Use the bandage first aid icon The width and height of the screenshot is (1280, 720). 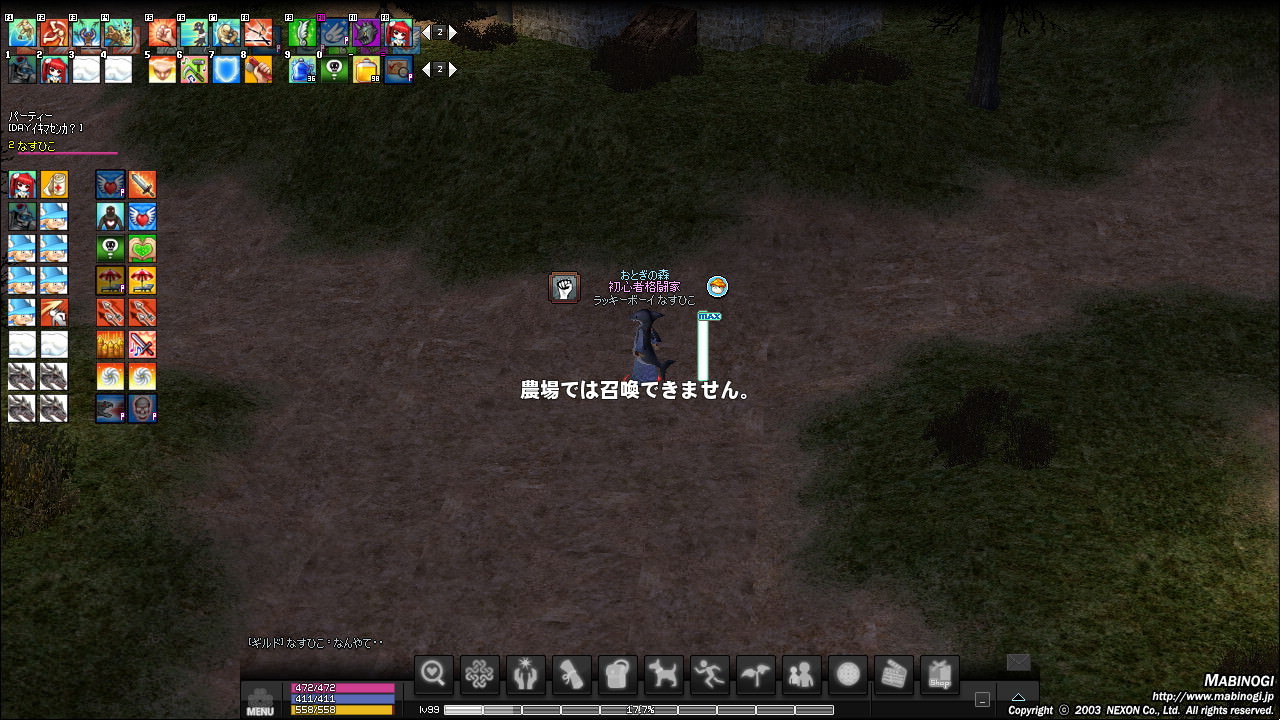tap(54, 185)
